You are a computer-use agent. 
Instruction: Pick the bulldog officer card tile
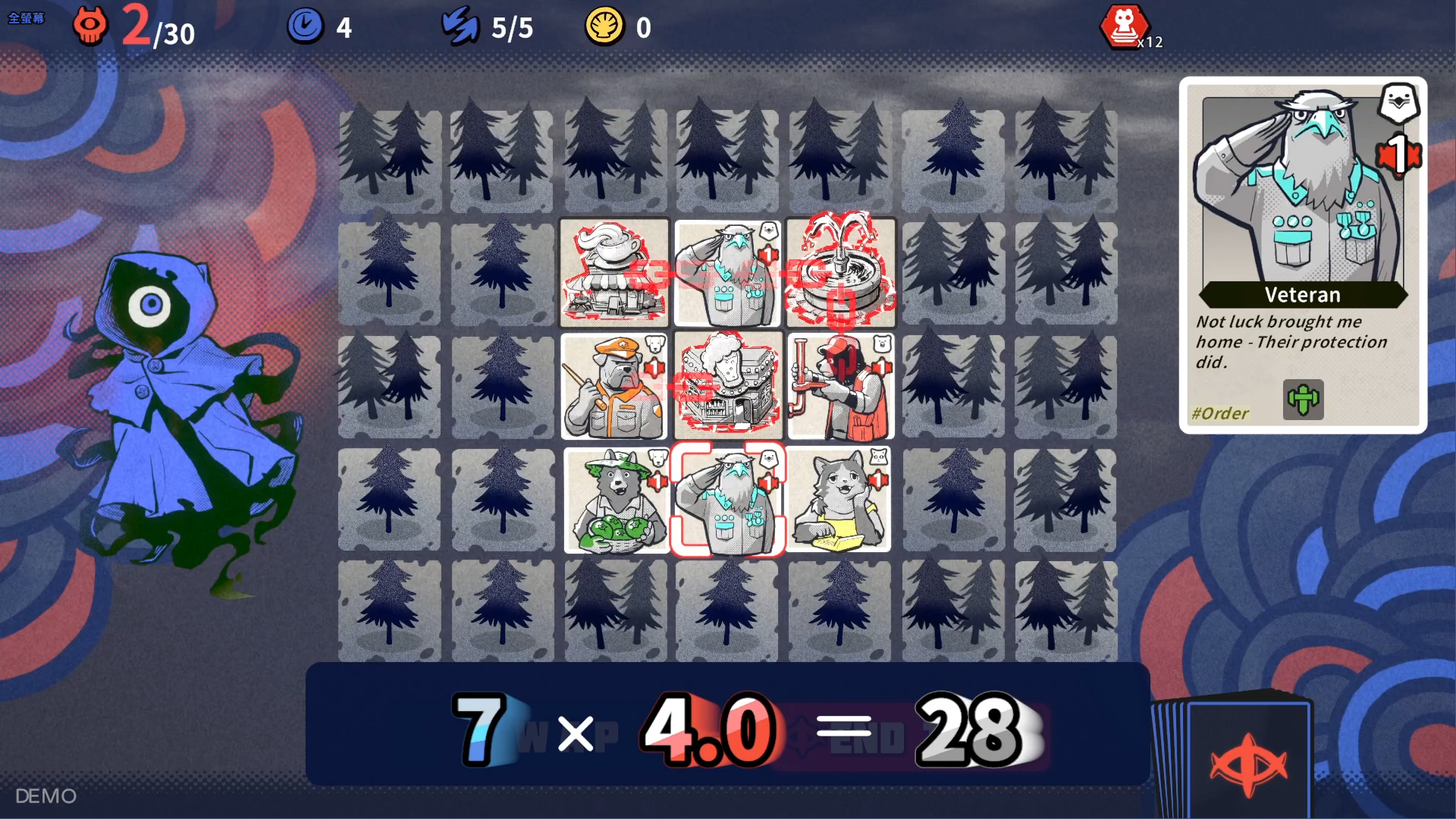(614, 387)
